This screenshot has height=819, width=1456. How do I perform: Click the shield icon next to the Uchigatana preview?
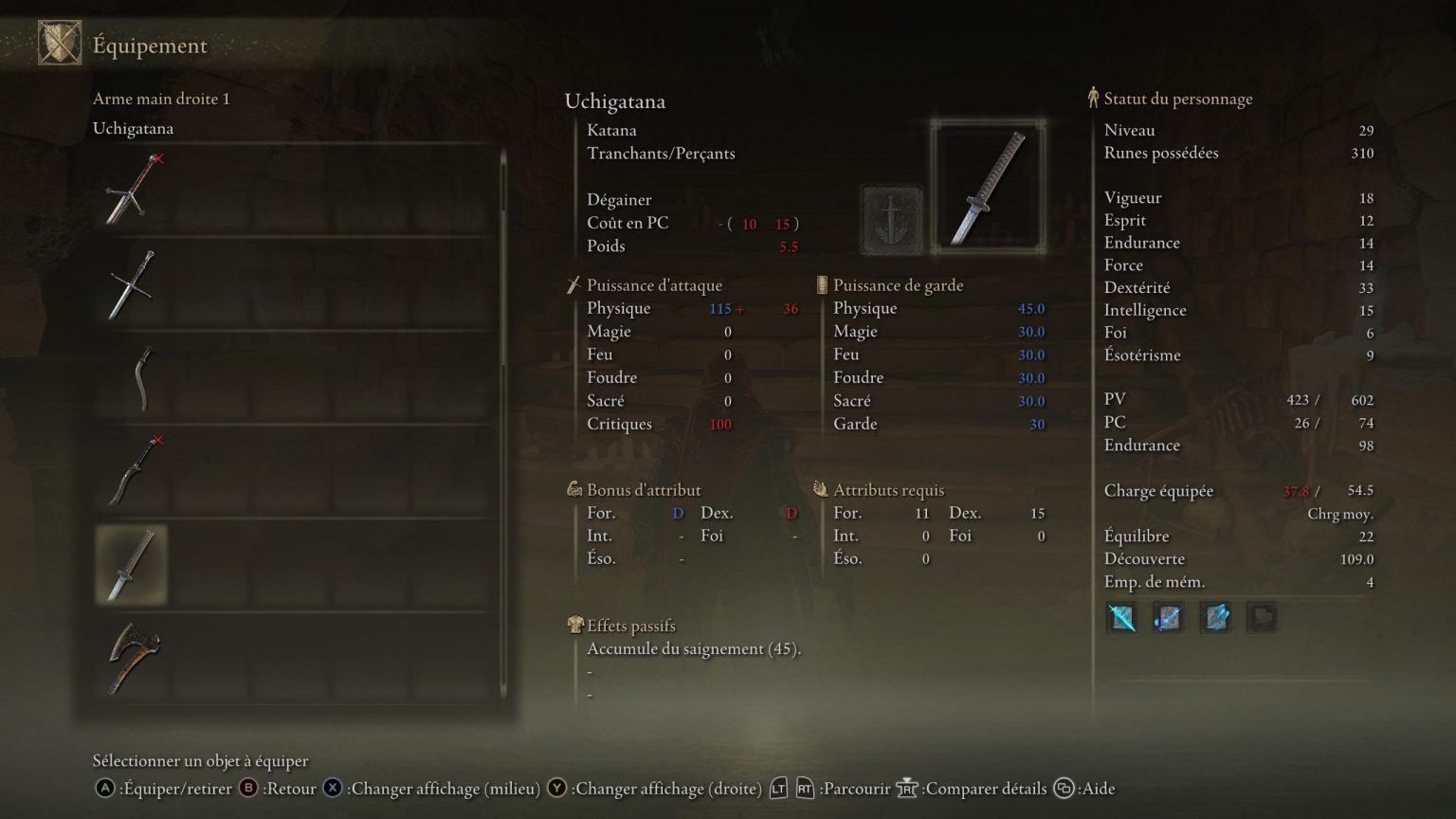(x=892, y=216)
